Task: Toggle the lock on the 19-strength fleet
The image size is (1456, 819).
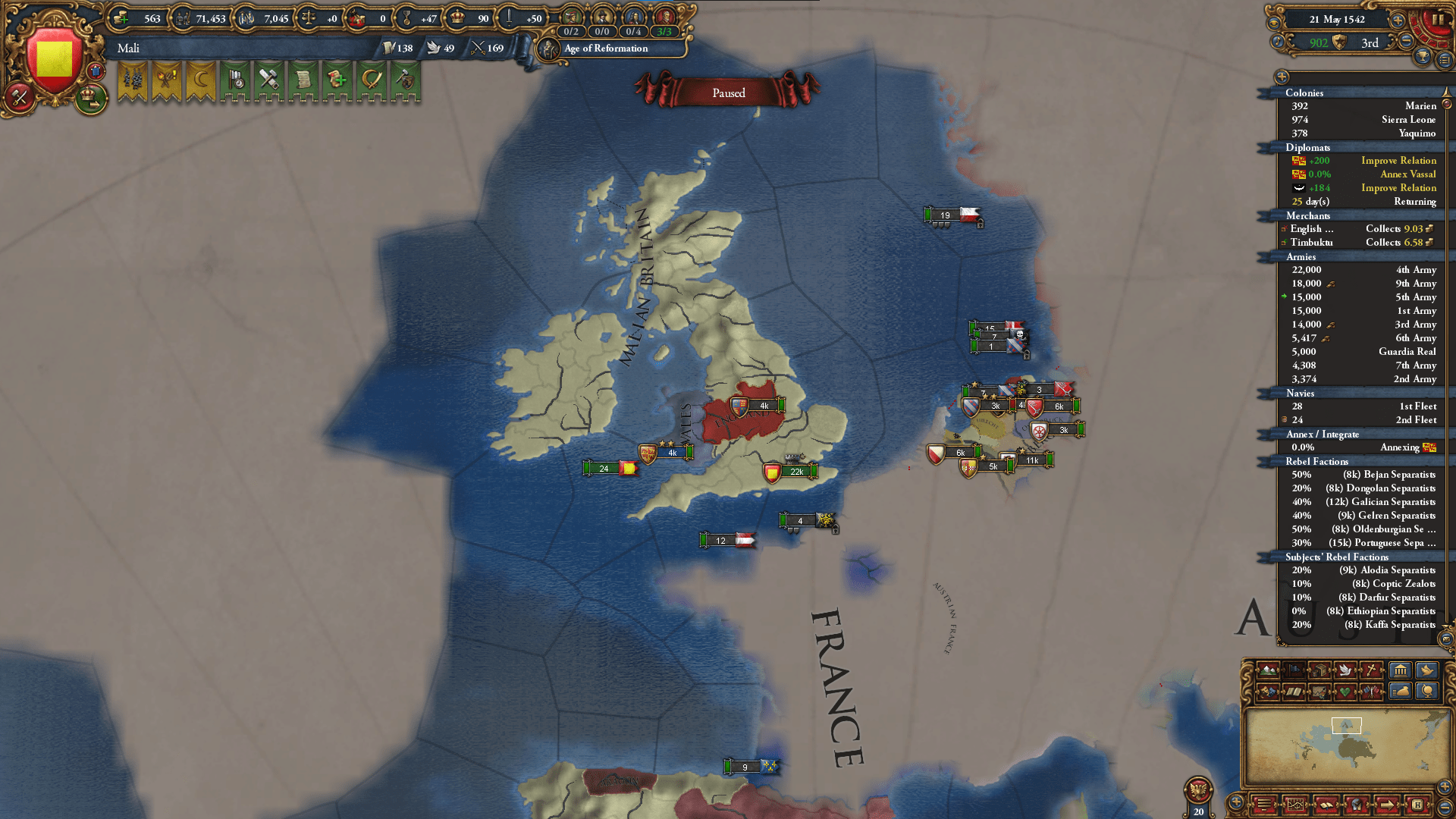Action: [981, 223]
